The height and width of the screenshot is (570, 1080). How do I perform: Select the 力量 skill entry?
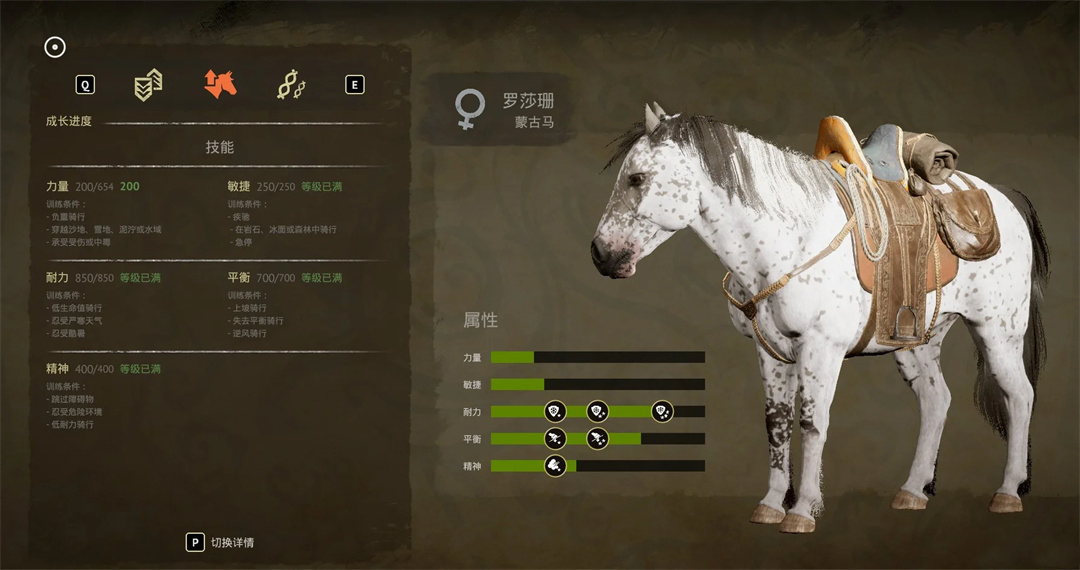click(58, 186)
